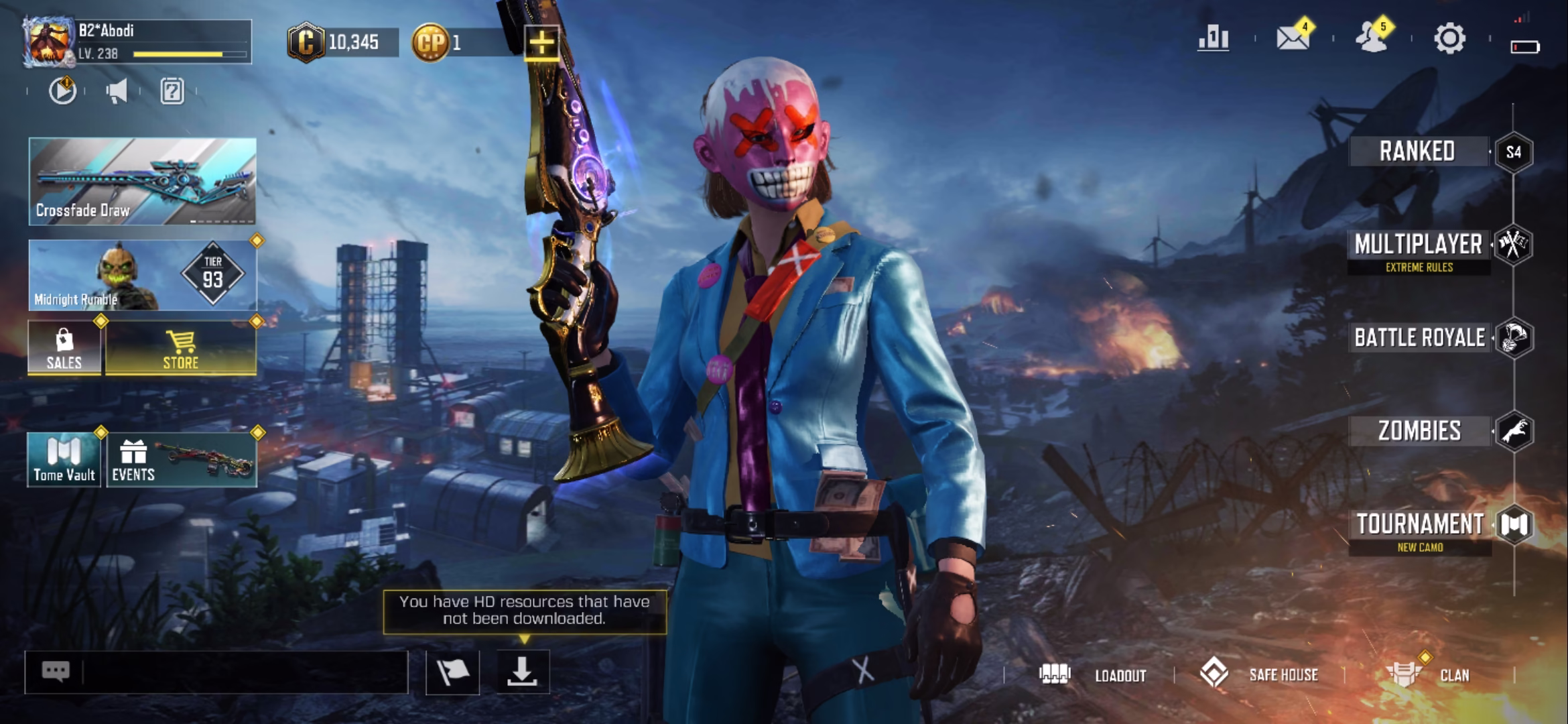This screenshot has height=724, width=1568.
Task: Download HD resources with the download button
Action: click(x=523, y=672)
